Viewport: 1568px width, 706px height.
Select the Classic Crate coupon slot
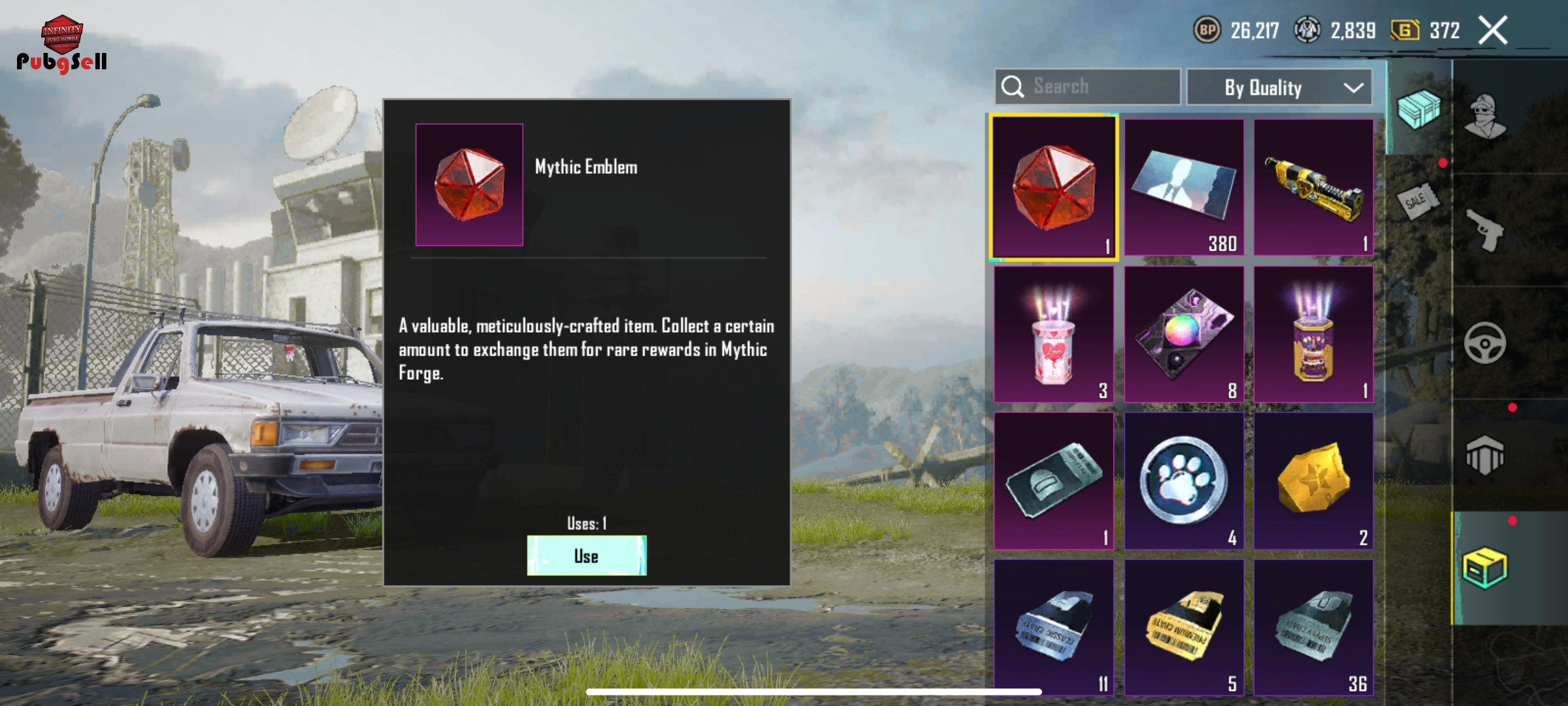pos(1054,628)
